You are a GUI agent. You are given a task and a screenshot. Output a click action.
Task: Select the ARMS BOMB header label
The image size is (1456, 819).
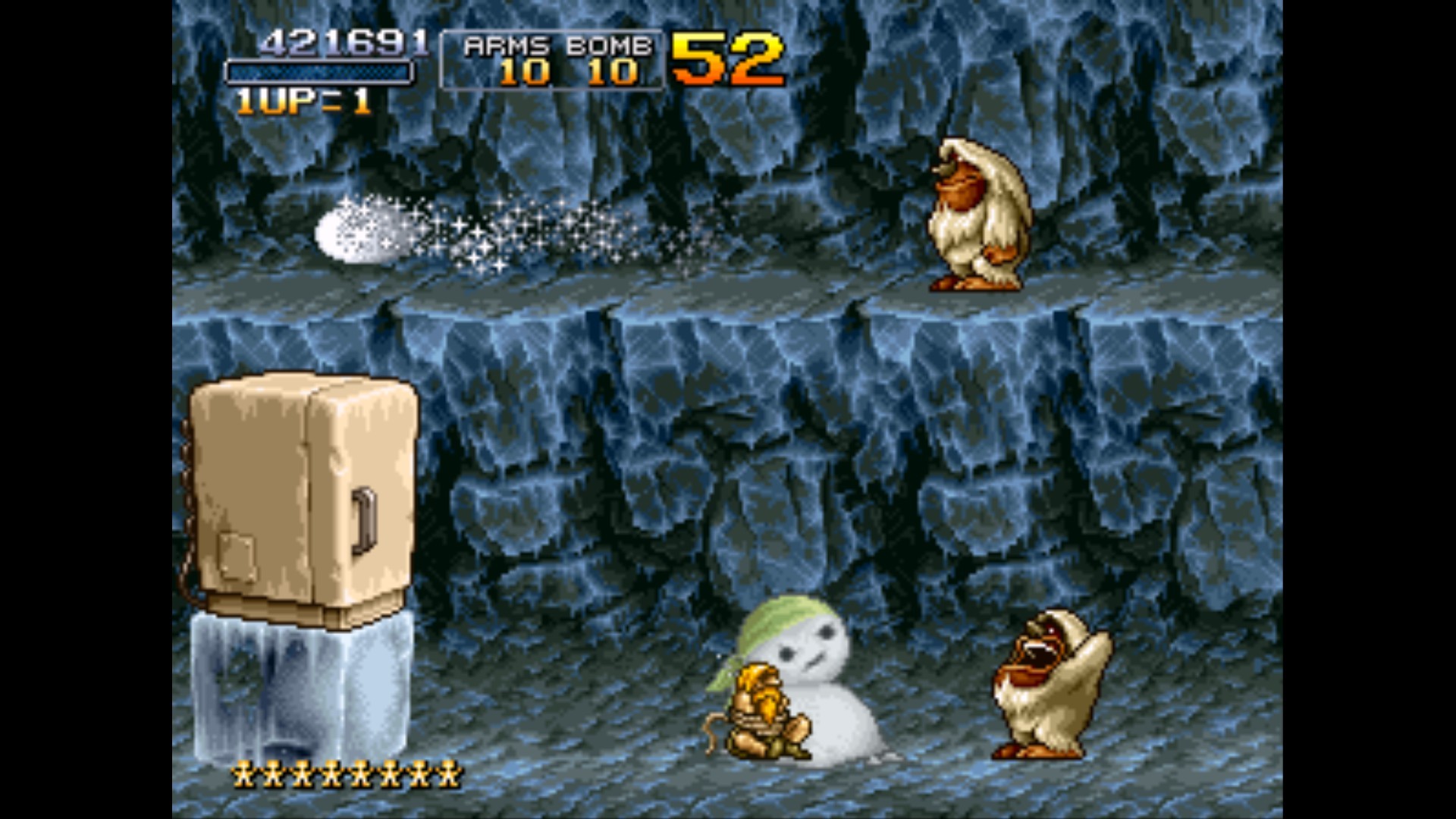[x=560, y=44]
